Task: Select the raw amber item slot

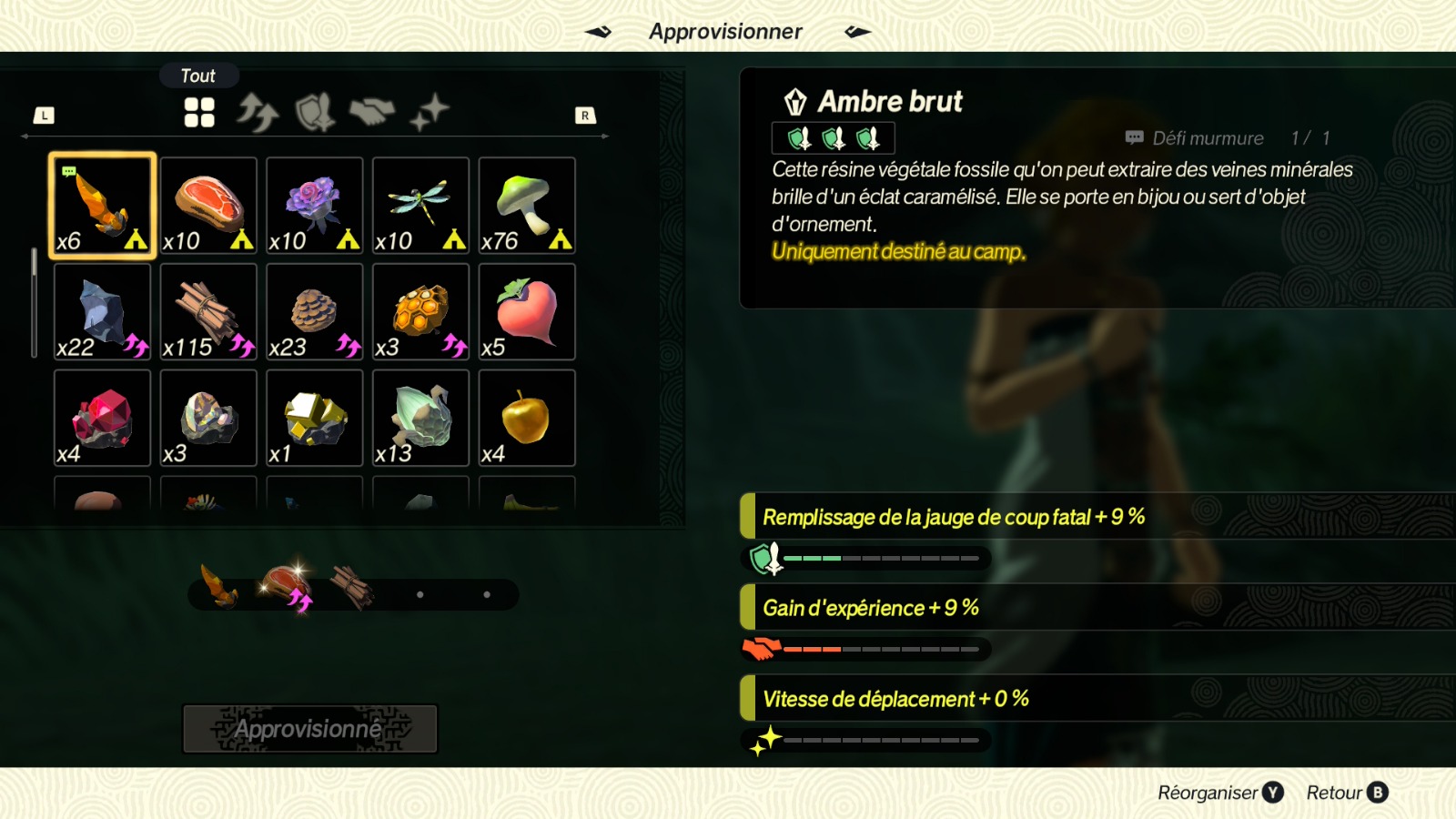Action: pos(102,206)
